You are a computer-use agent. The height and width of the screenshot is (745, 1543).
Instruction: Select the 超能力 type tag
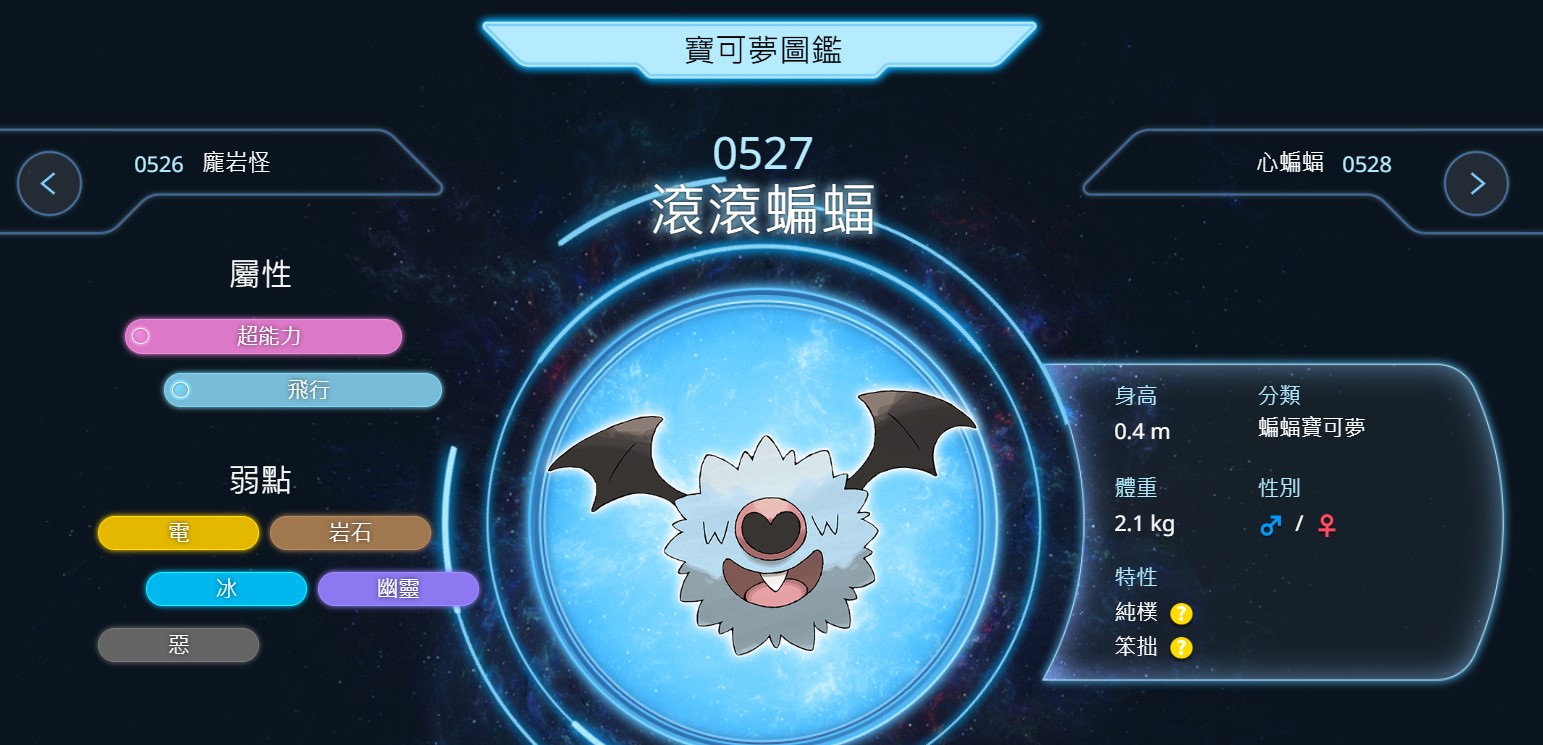point(263,336)
